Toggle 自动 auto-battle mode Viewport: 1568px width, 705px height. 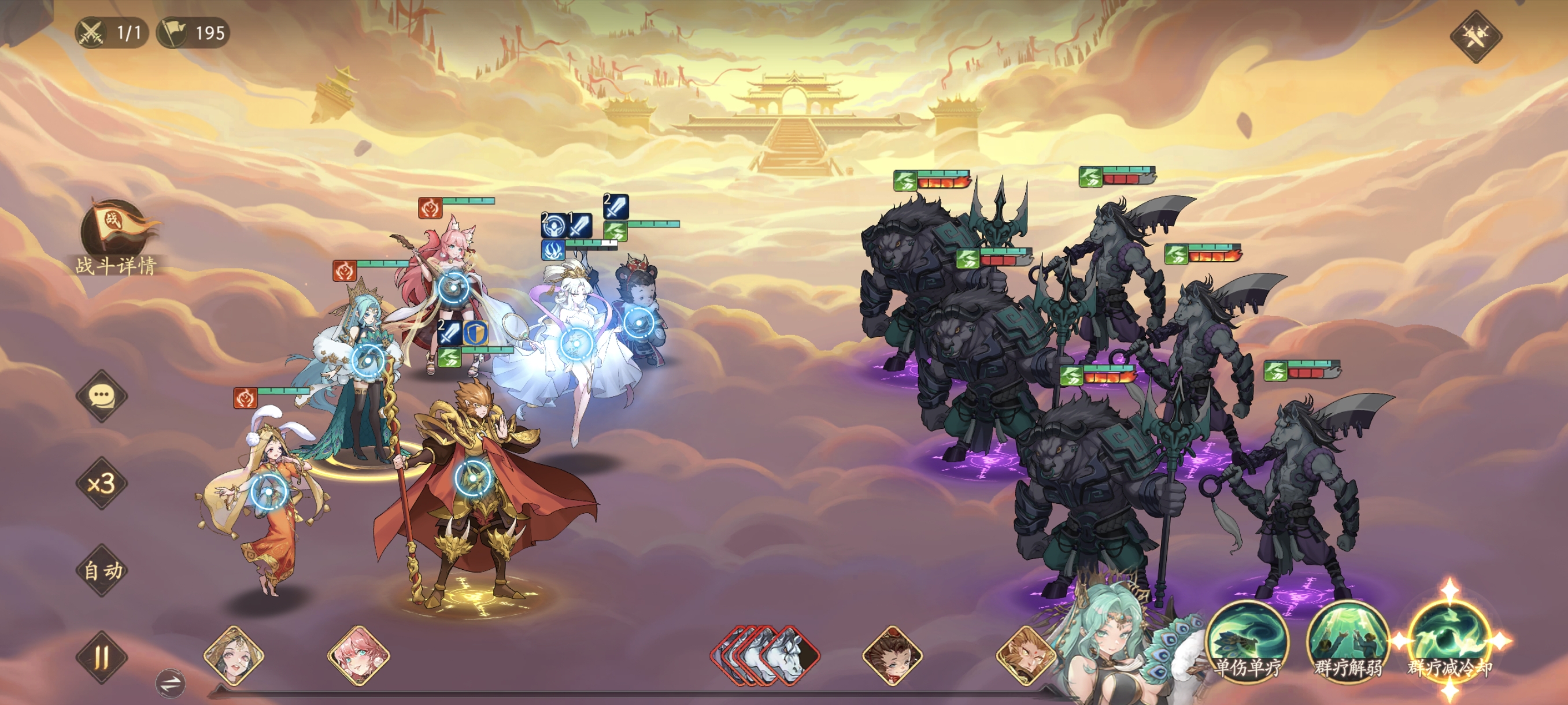[102, 570]
